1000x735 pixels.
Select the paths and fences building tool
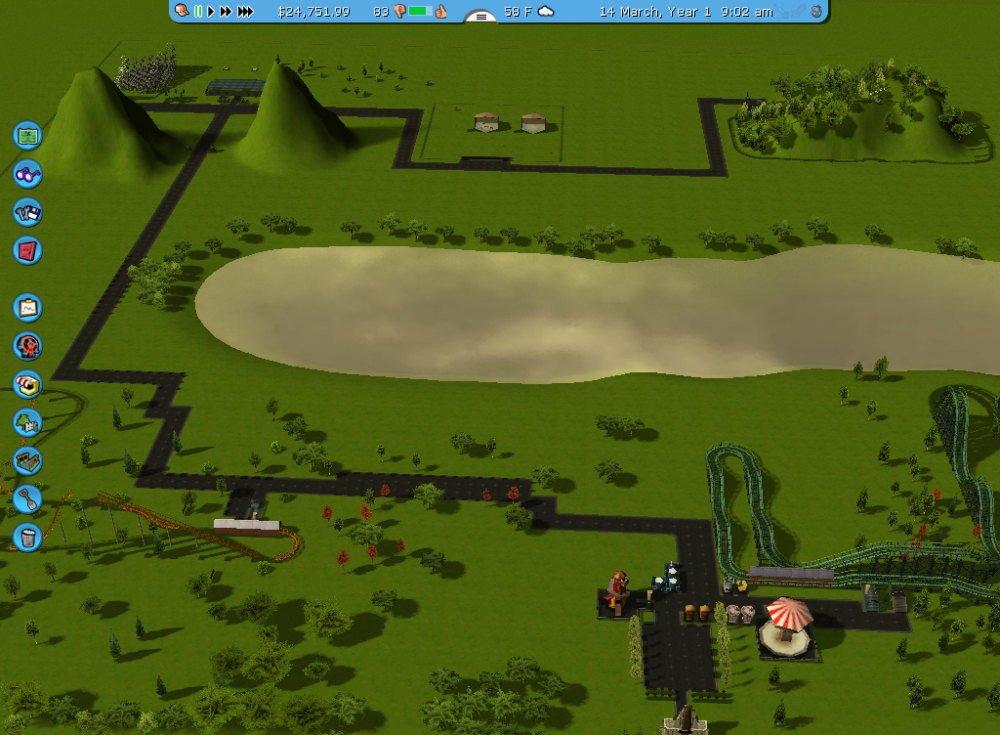coord(27,460)
